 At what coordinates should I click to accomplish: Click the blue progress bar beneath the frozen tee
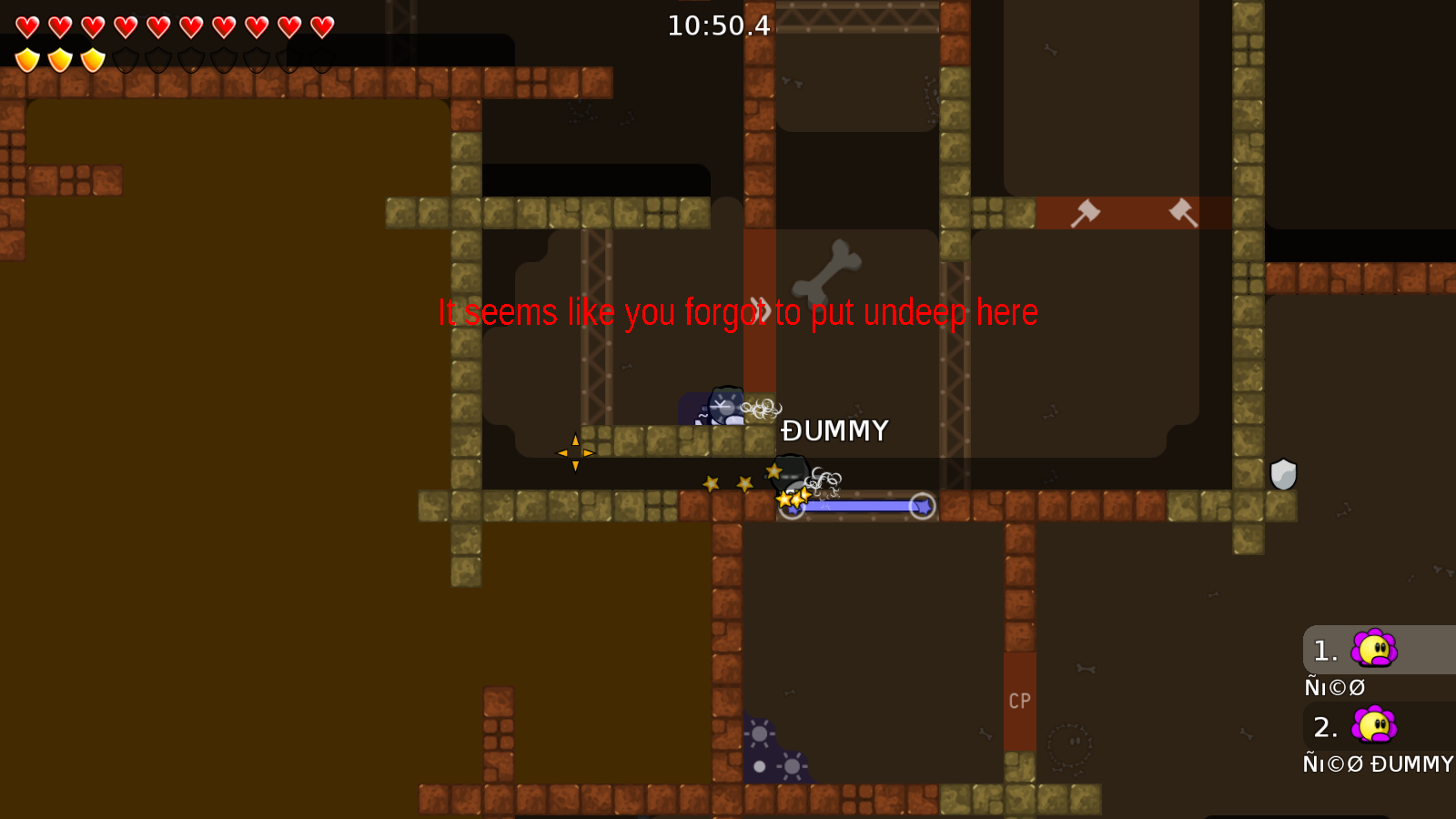click(x=855, y=506)
